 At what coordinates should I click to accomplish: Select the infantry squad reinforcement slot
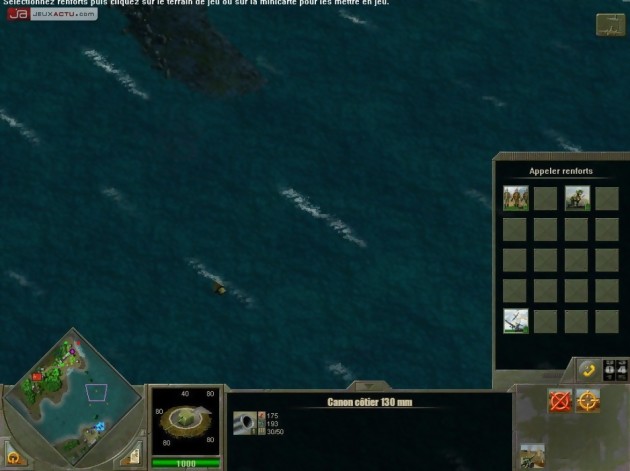516,198
